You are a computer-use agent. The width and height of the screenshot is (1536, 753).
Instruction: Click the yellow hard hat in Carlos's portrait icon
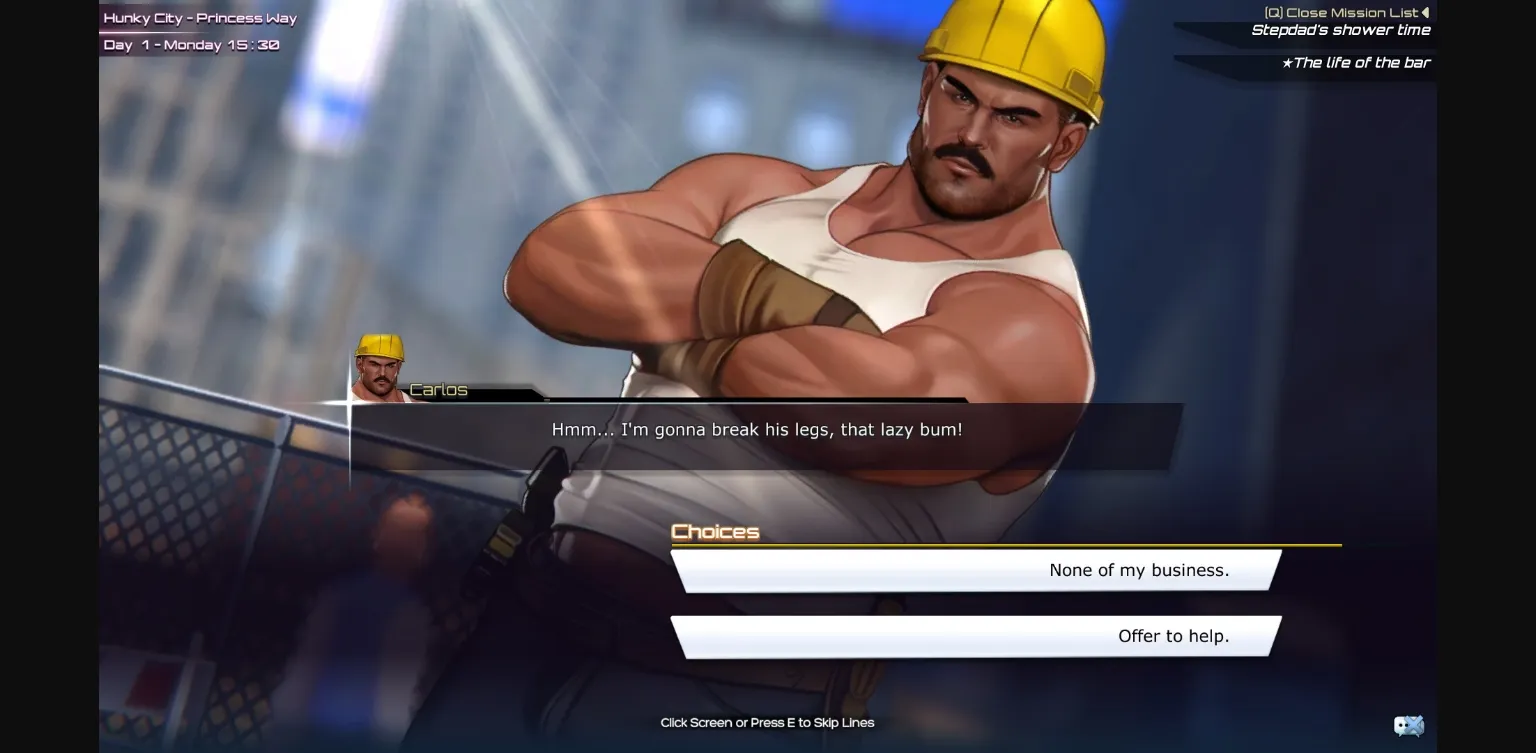pos(380,345)
